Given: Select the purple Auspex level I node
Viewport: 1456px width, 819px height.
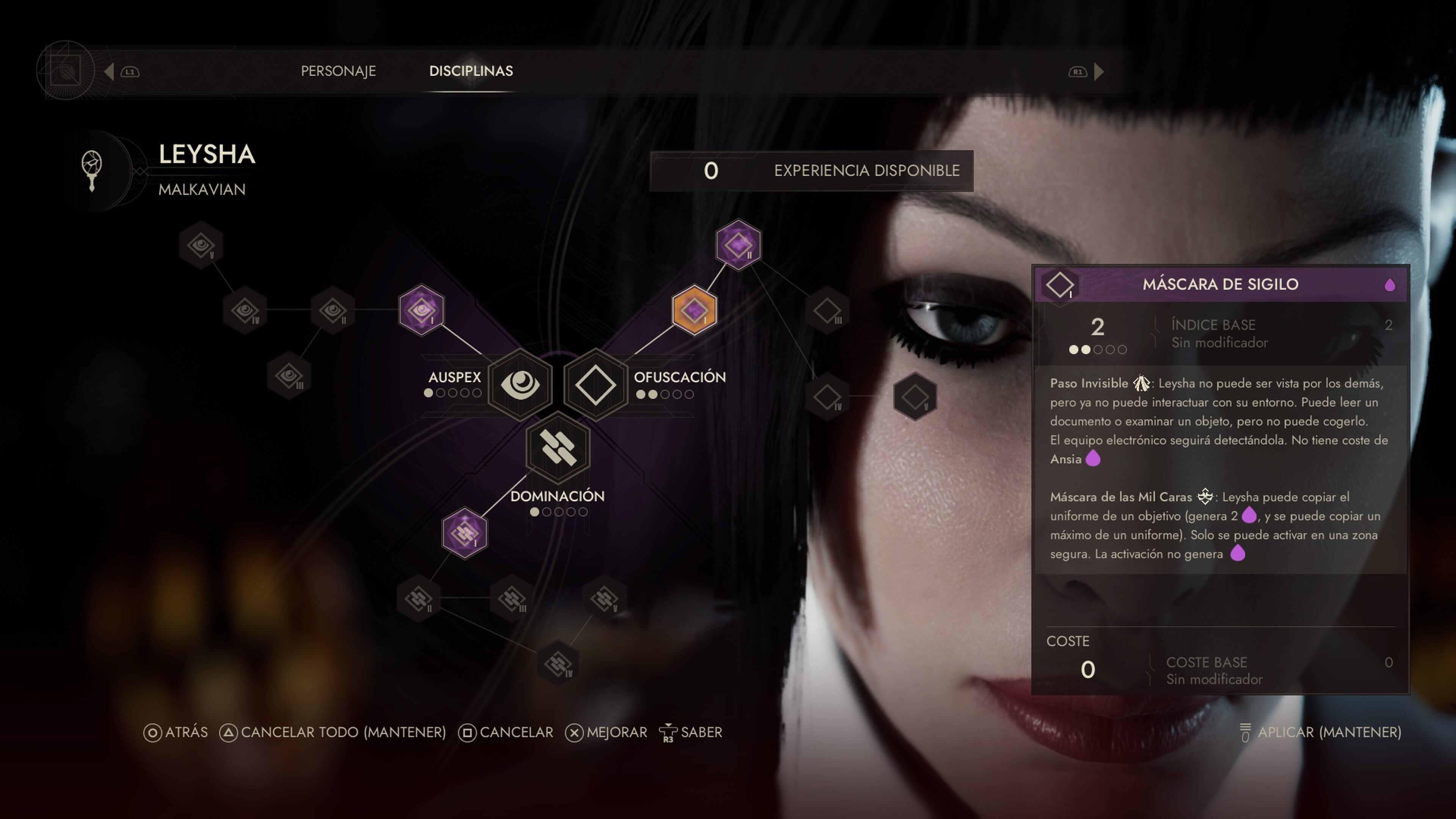Looking at the screenshot, I should 421,310.
